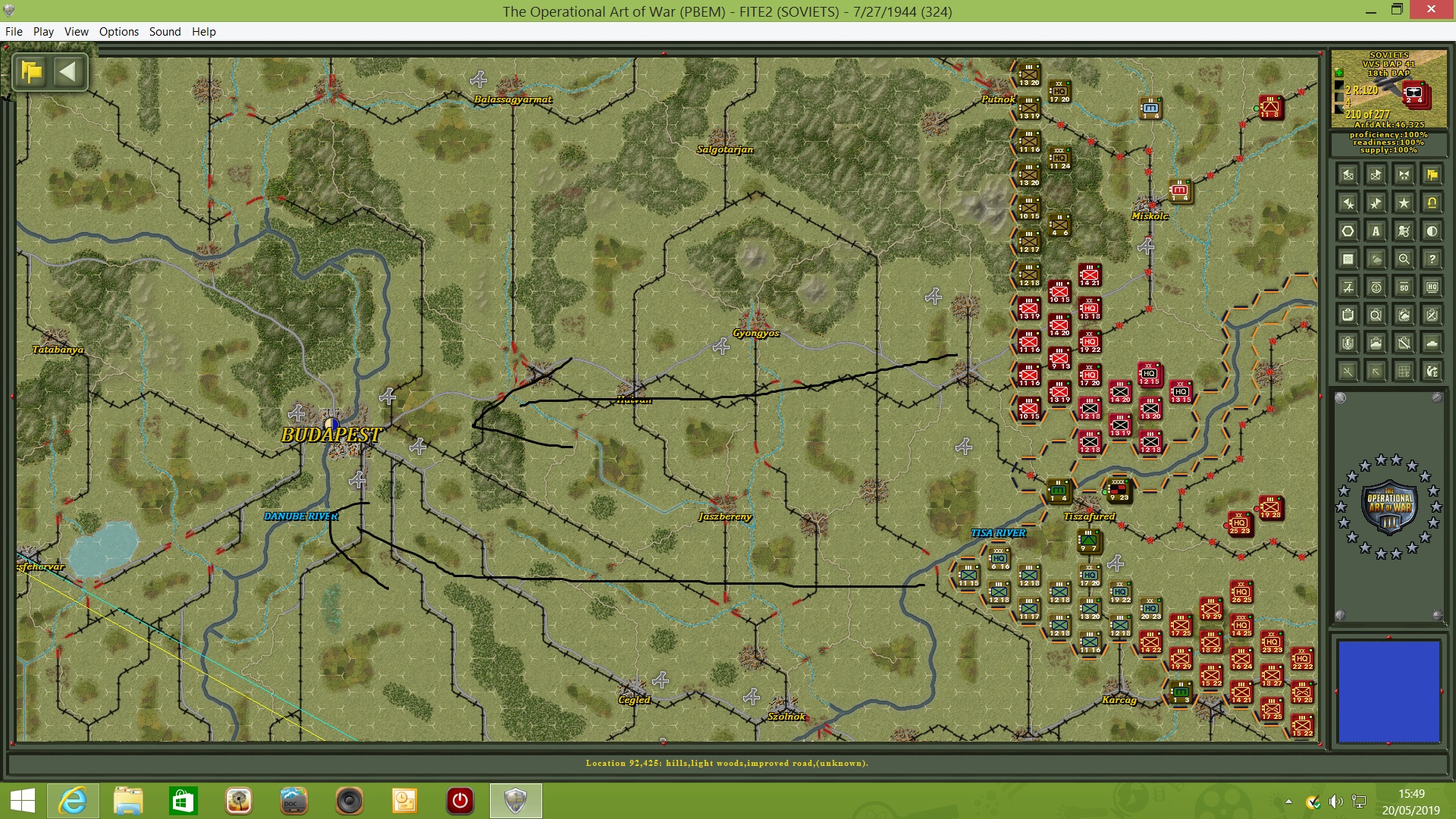Image resolution: width=1456 pixels, height=819 pixels.
Task: Click the '50' scale icon in toolbar
Action: click(1404, 287)
